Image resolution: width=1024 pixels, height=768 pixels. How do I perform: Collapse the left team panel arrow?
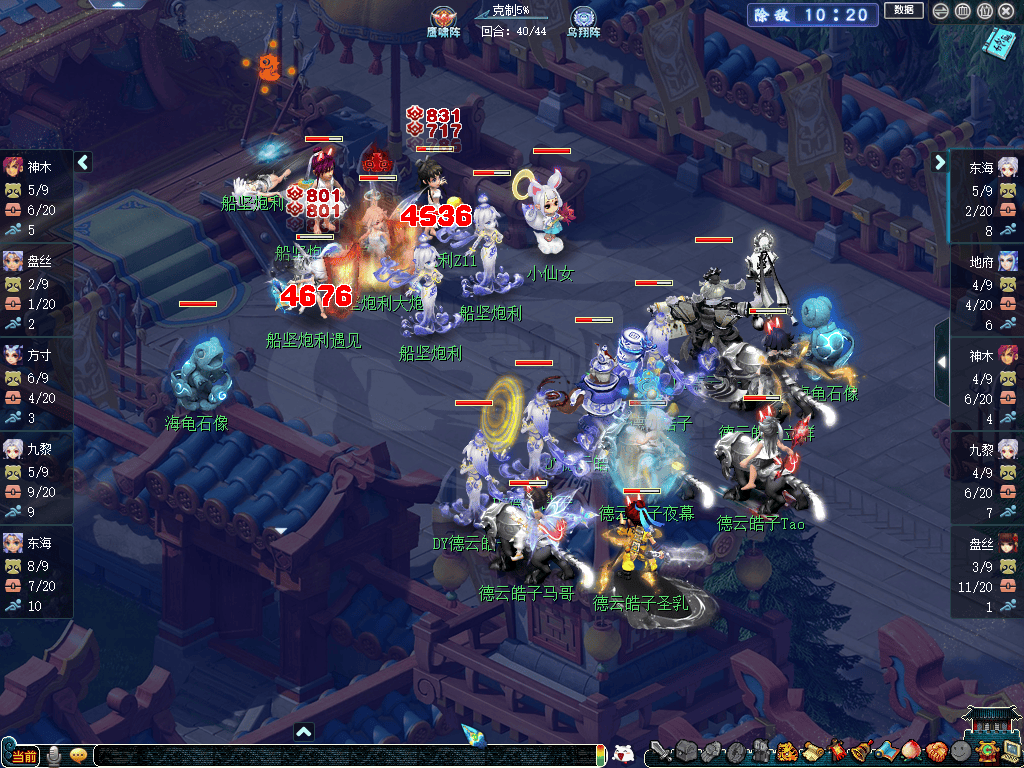tap(84, 162)
